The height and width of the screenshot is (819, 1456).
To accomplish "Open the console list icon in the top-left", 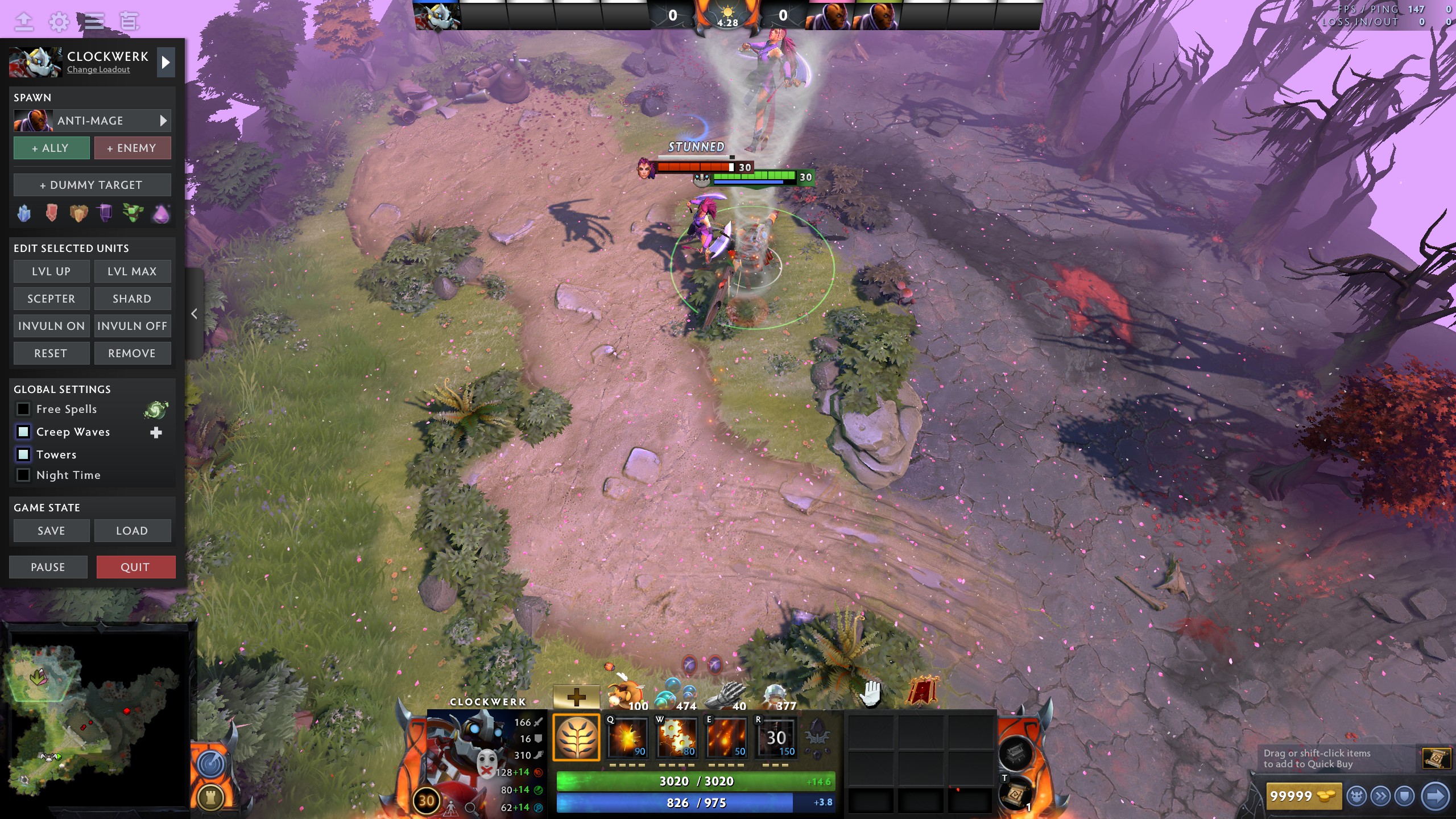I will [94, 22].
